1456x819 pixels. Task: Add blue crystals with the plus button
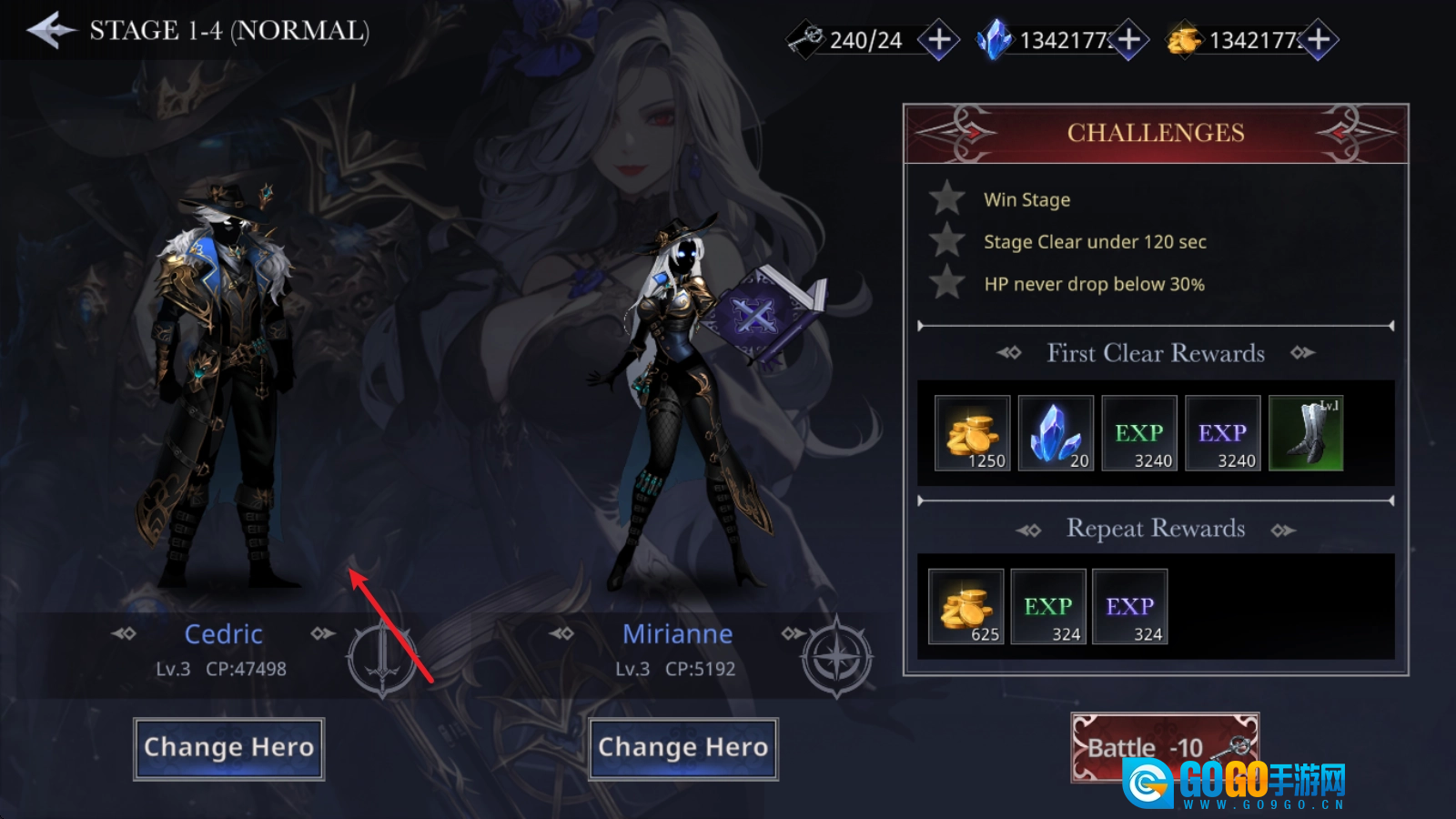click(1128, 40)
